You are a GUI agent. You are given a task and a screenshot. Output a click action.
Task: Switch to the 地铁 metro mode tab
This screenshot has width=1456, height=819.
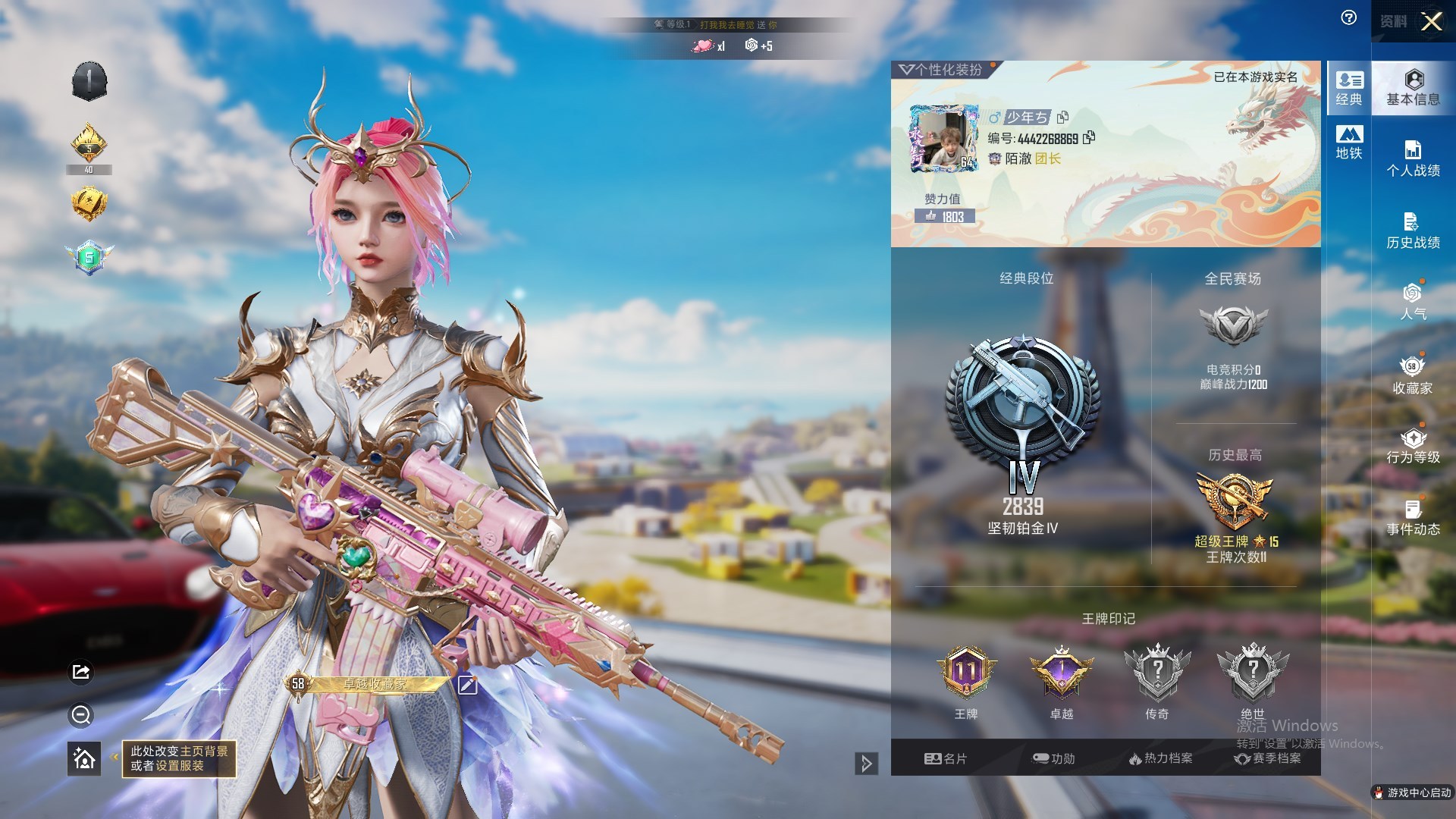point(1349,143)
